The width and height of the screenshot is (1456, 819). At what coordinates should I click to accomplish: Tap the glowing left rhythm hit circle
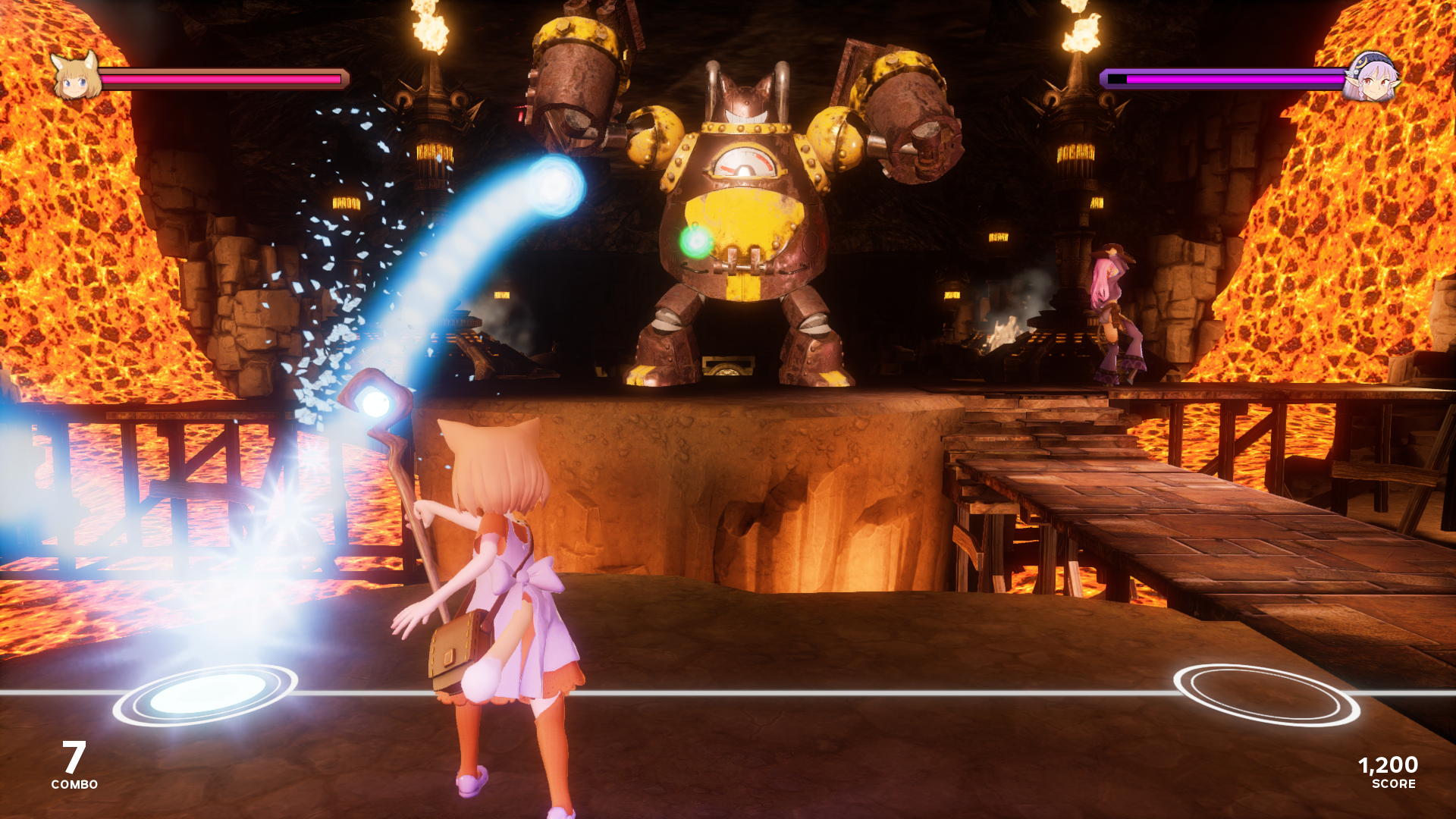pyautogui.click(x=206, y=693)
